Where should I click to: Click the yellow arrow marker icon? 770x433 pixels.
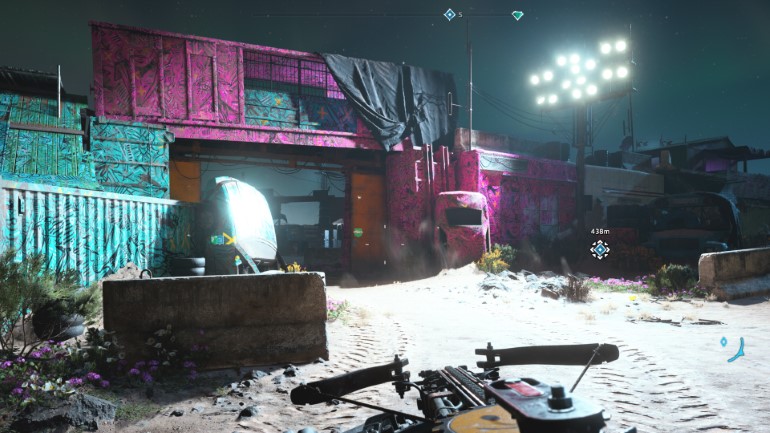229,239
